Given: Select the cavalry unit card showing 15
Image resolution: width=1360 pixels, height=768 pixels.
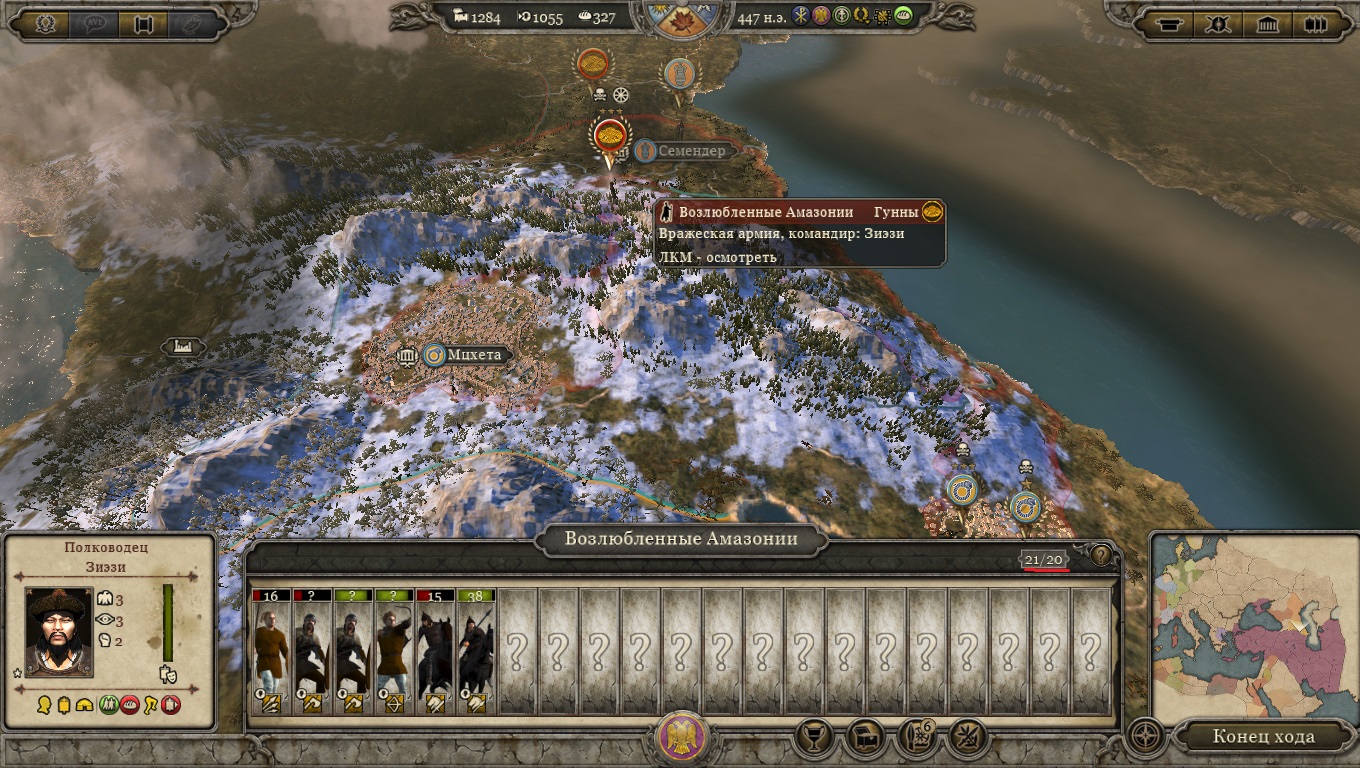Looking at the screenshot, I should point(434,651).
